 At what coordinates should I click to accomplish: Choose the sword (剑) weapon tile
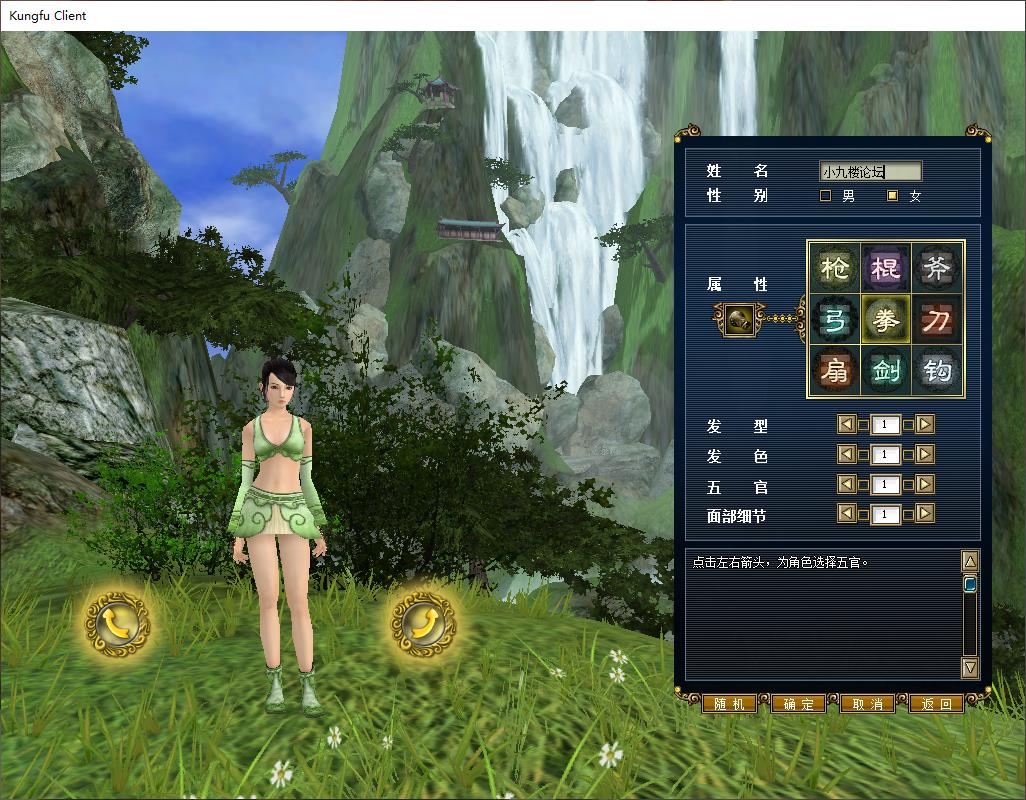pyautogui.click(x=885, y=372)
